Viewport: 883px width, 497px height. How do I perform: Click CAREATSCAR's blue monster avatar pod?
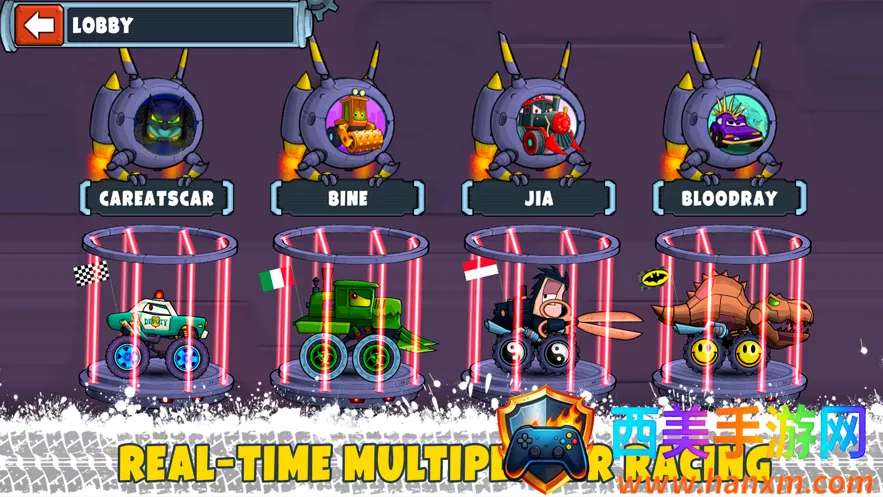point(161,122)
